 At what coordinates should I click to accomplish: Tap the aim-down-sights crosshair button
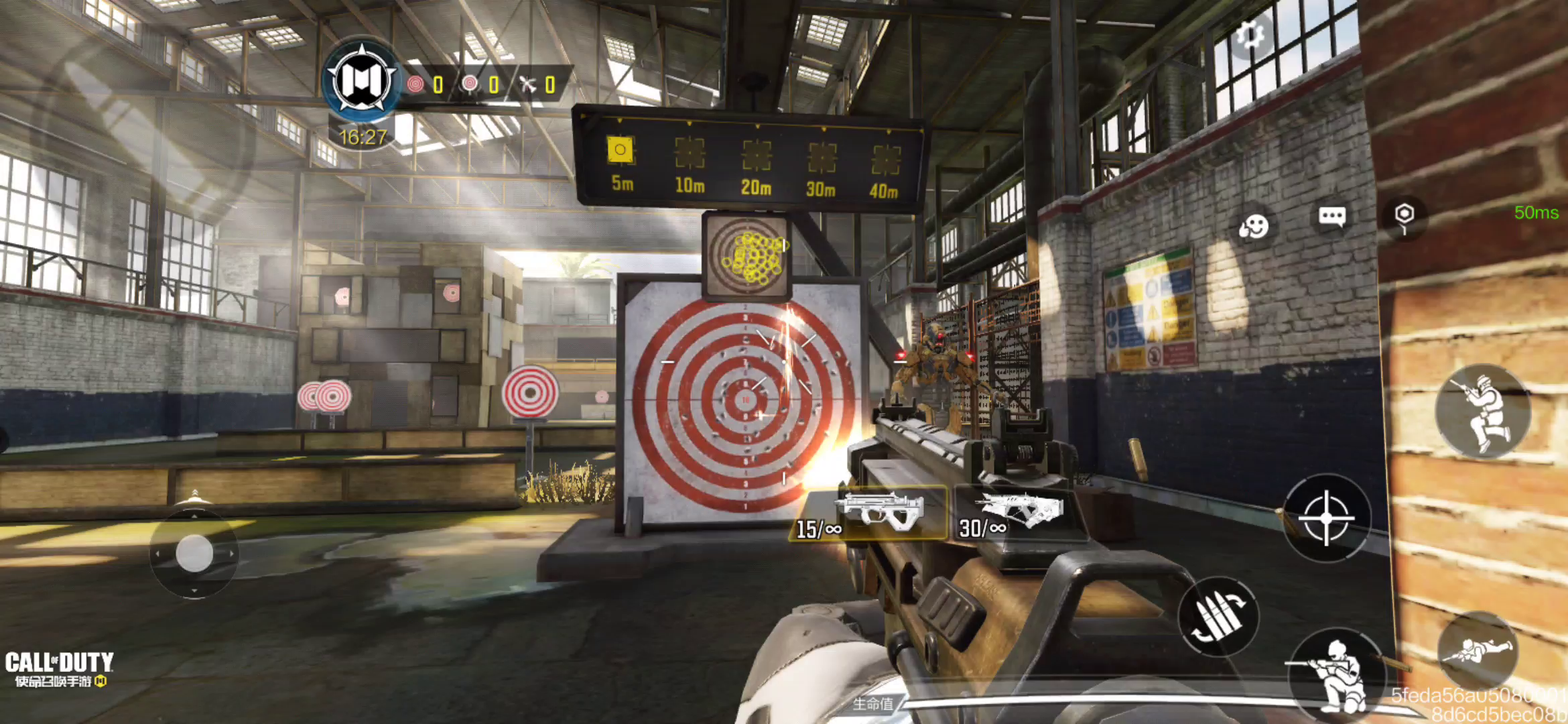(1326, 518)
